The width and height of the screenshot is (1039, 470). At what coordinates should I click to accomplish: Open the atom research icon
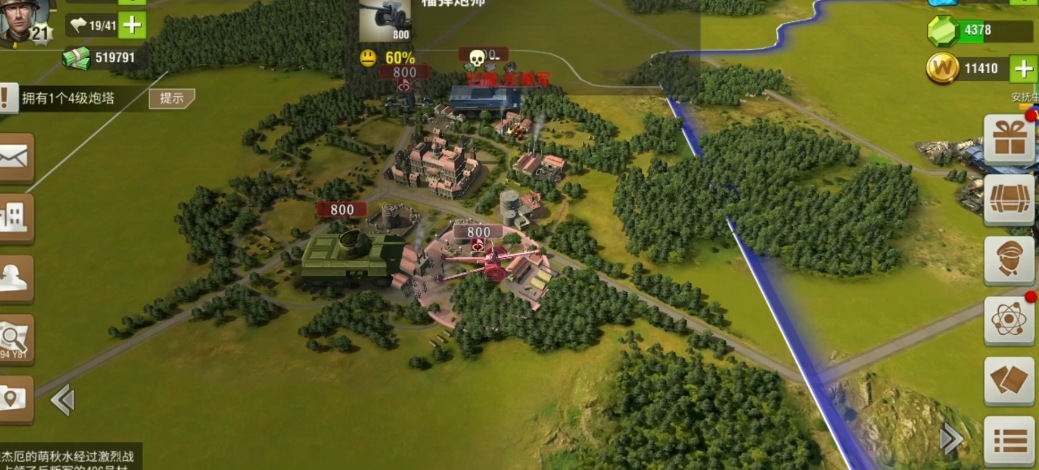[1009, 320]
